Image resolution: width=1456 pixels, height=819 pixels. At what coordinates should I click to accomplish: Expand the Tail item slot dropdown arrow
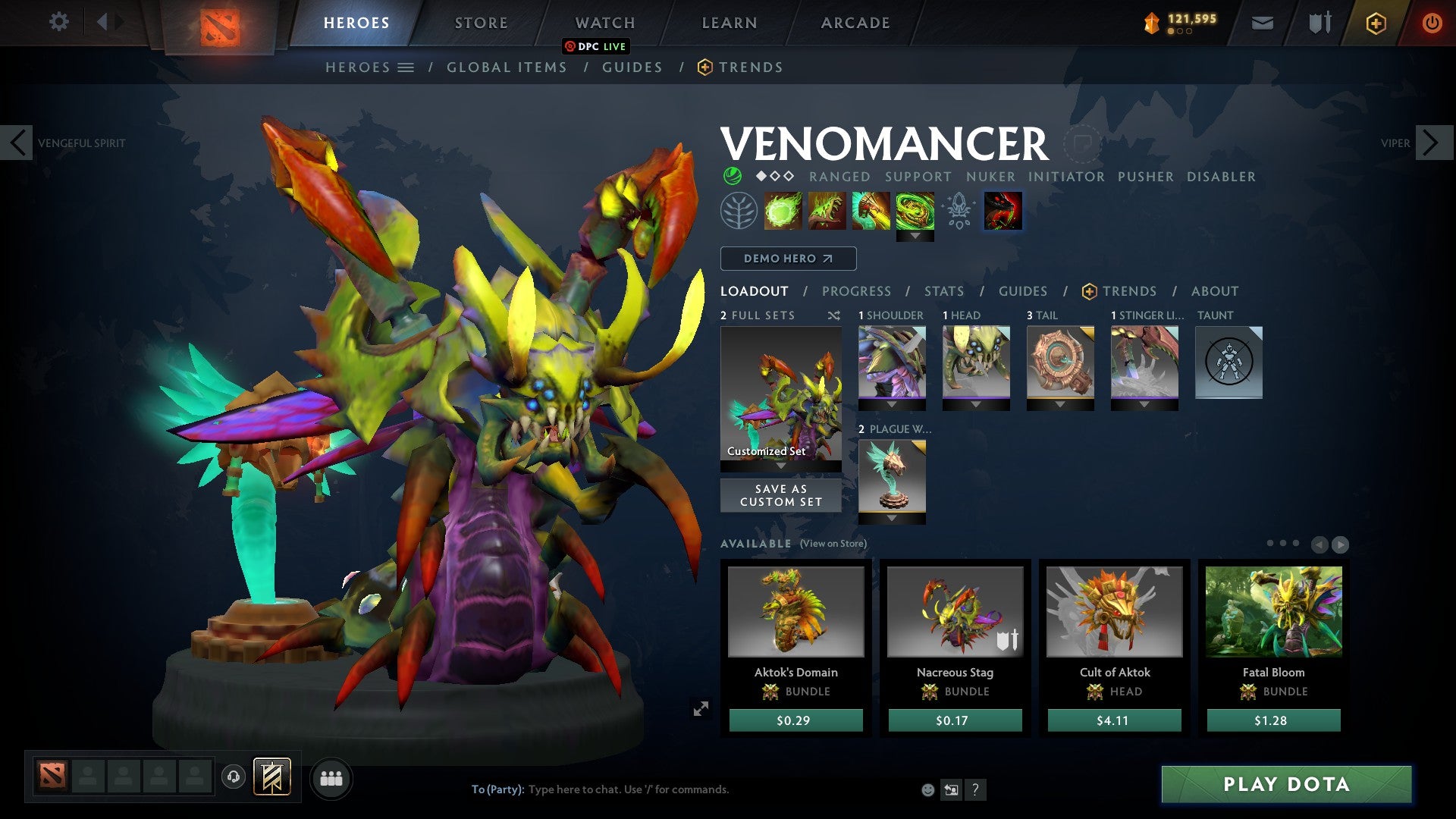(x=1060, y=404)
